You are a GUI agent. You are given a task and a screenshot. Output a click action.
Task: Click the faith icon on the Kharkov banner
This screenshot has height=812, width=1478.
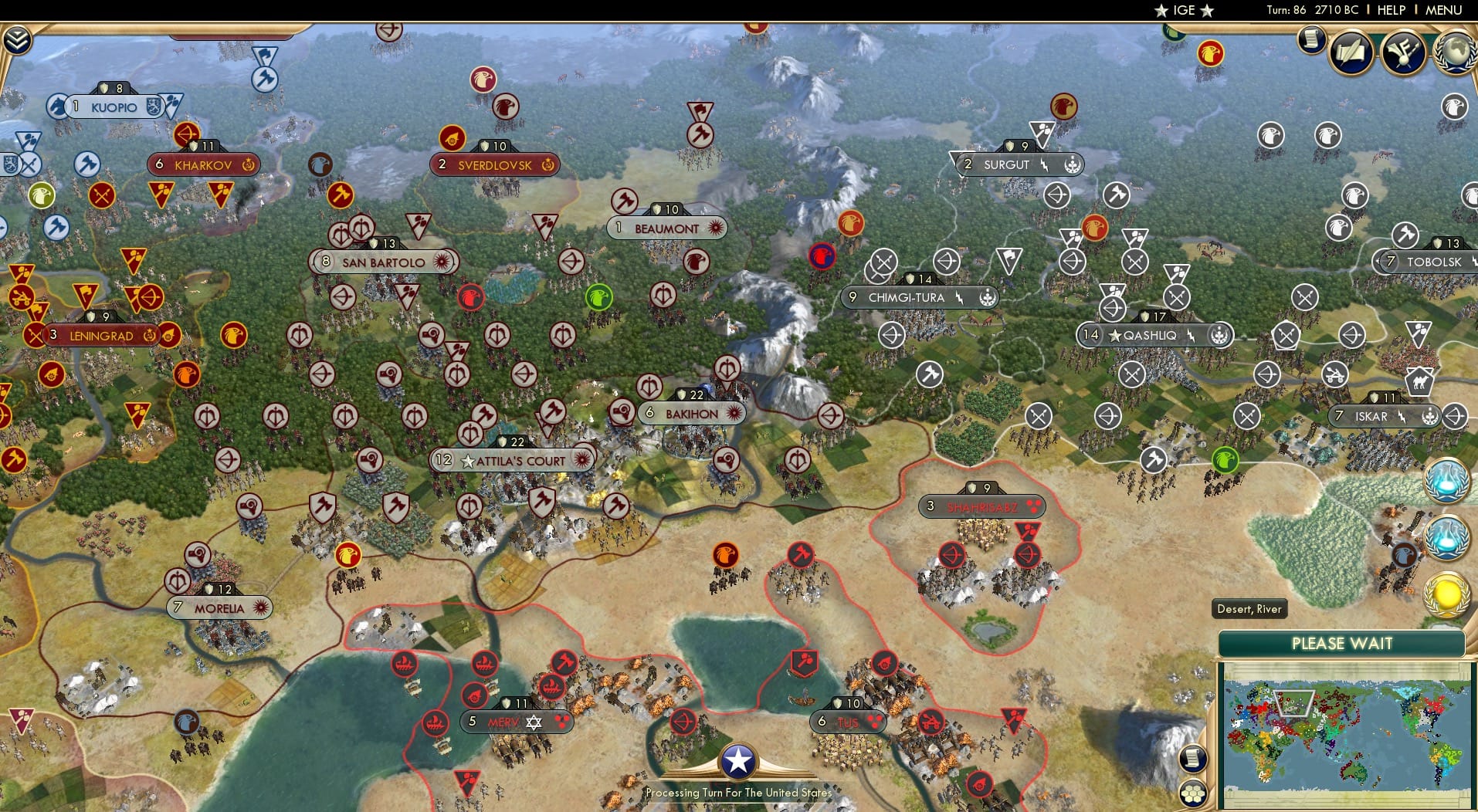[249, 164]
